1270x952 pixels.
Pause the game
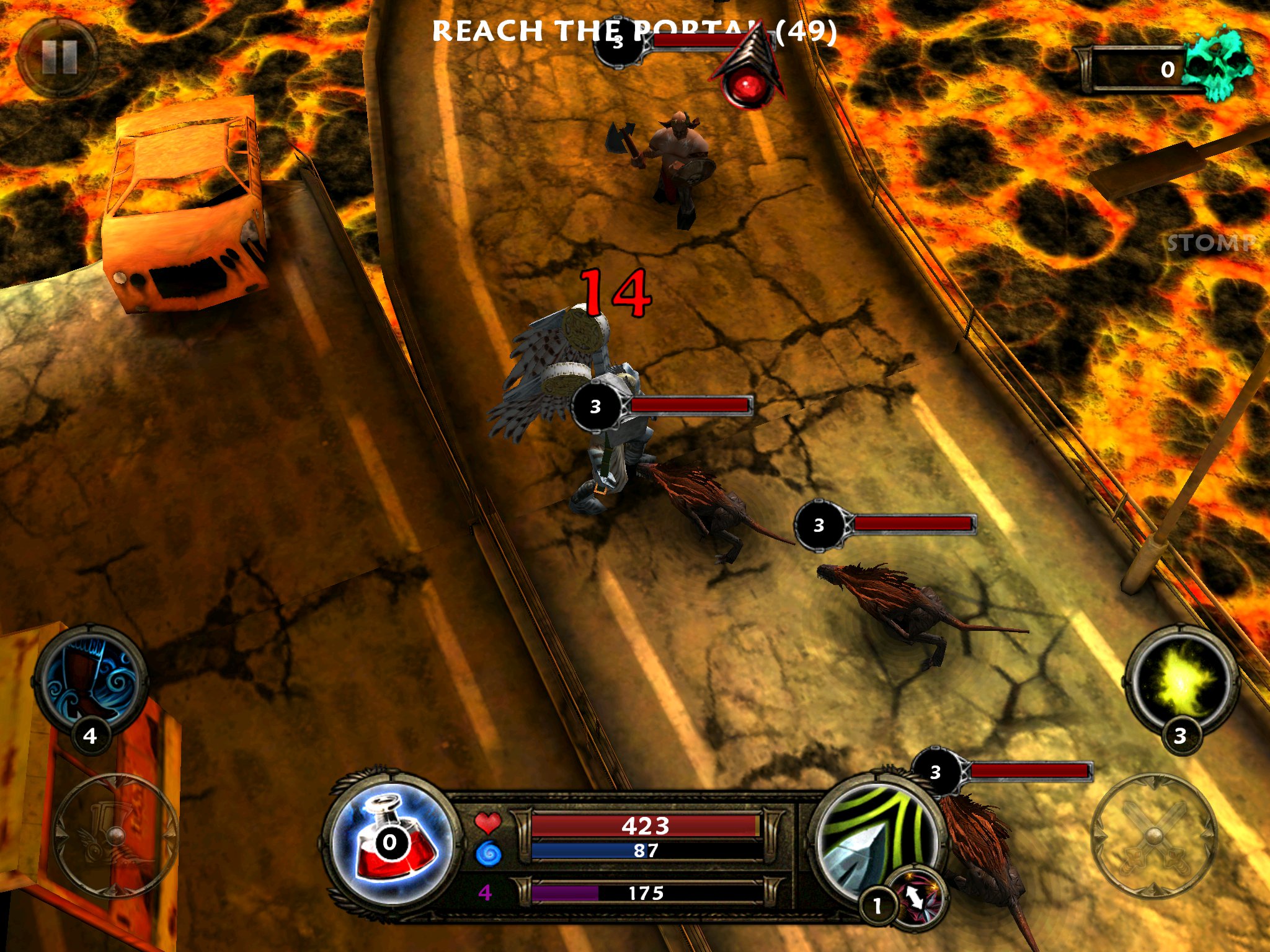click(58, 58)
